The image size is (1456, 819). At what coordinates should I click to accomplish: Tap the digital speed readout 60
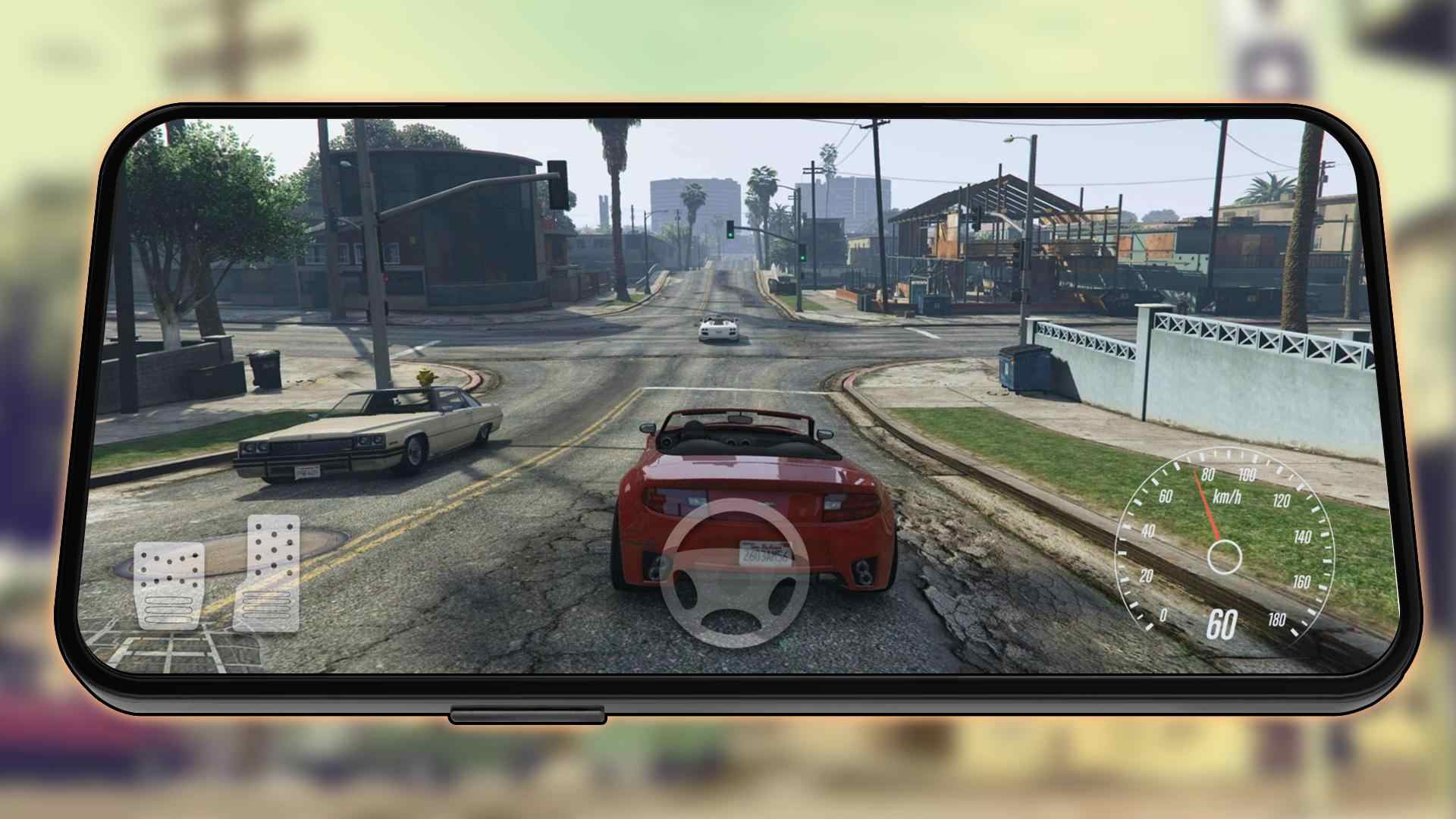1222,625
